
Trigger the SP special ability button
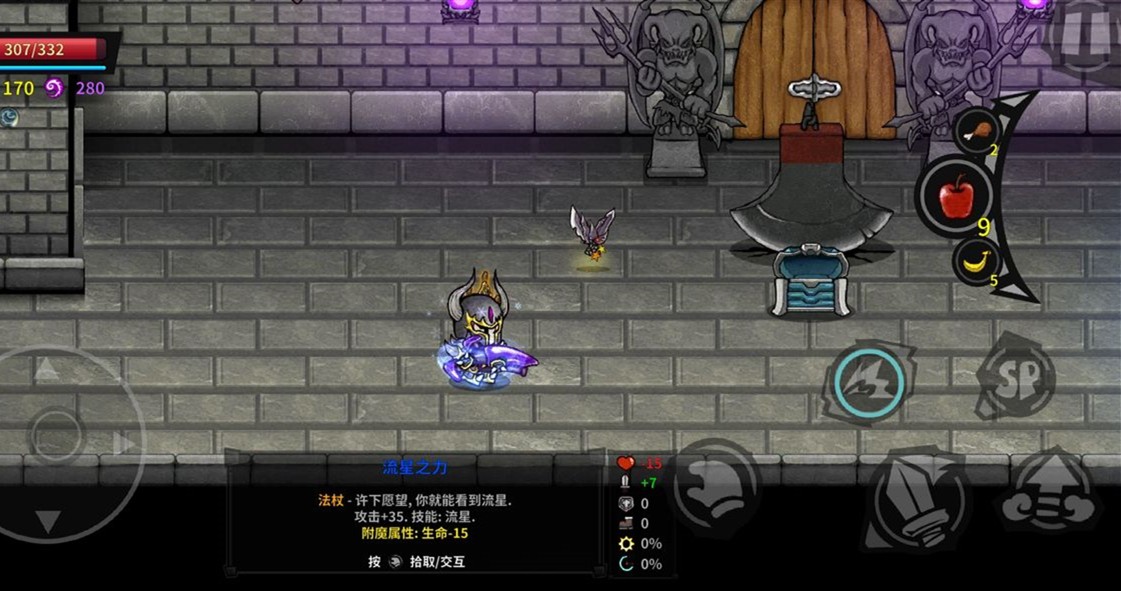[x=1014, y=376]
